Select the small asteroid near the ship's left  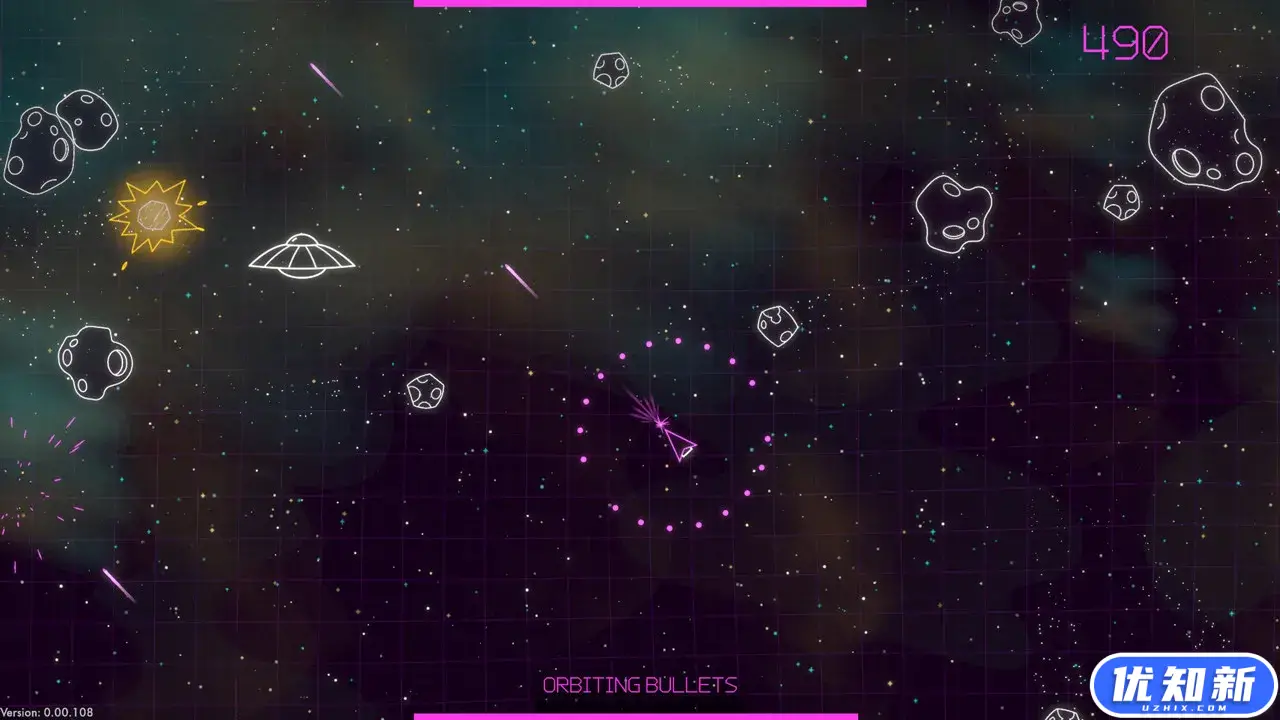426,390
